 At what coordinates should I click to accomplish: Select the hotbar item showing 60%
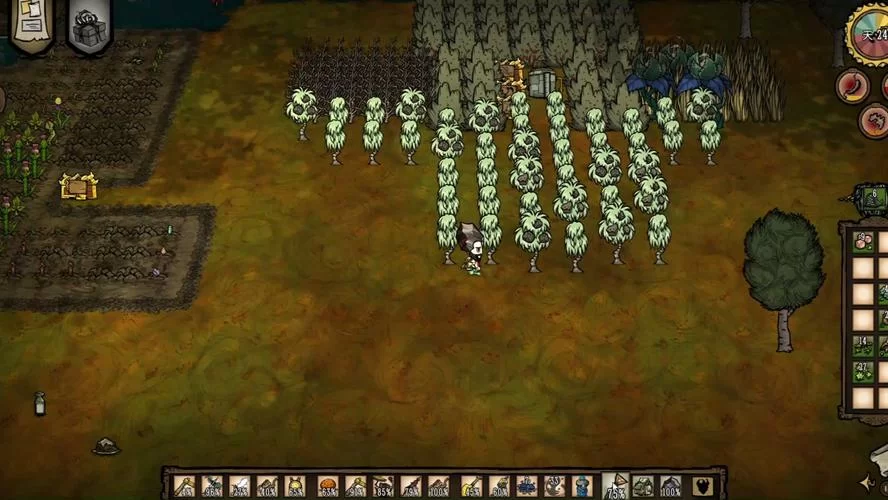[x=499, y=486]
